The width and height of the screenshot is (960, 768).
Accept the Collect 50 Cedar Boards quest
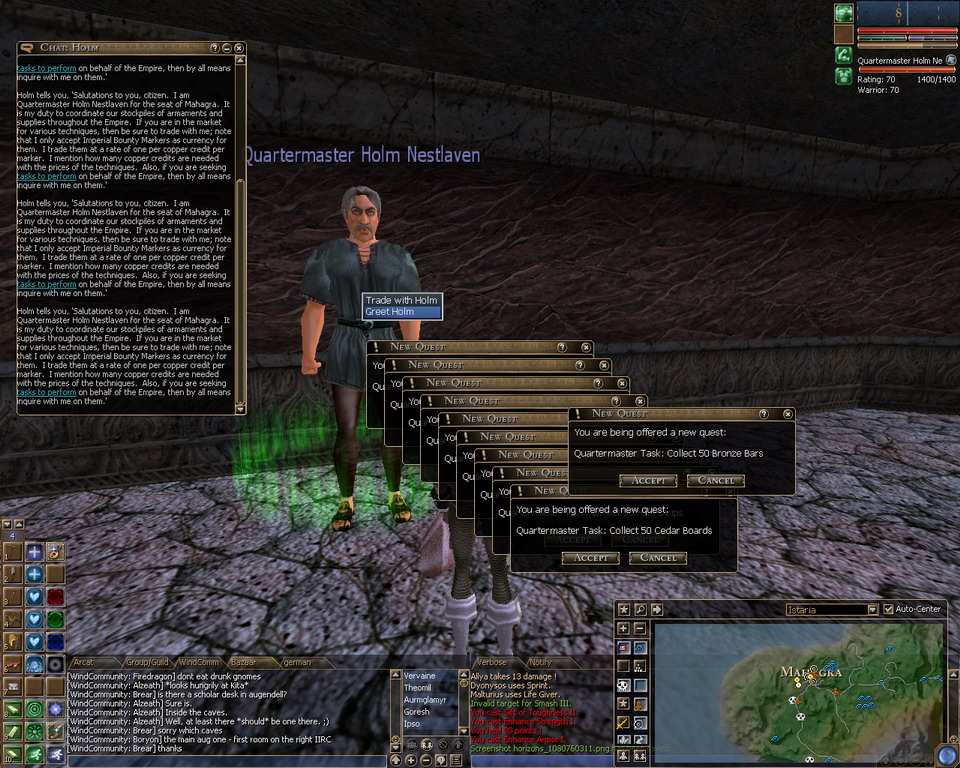coord(590,558)
